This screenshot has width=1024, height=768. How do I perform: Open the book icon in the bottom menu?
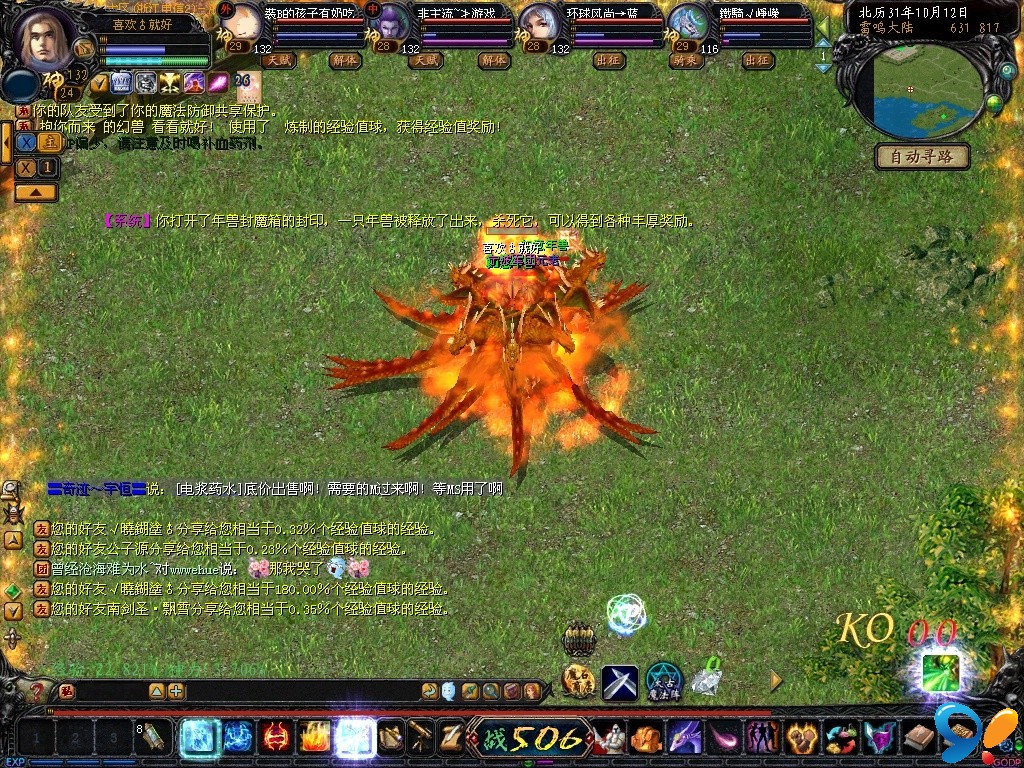[918, 739]
